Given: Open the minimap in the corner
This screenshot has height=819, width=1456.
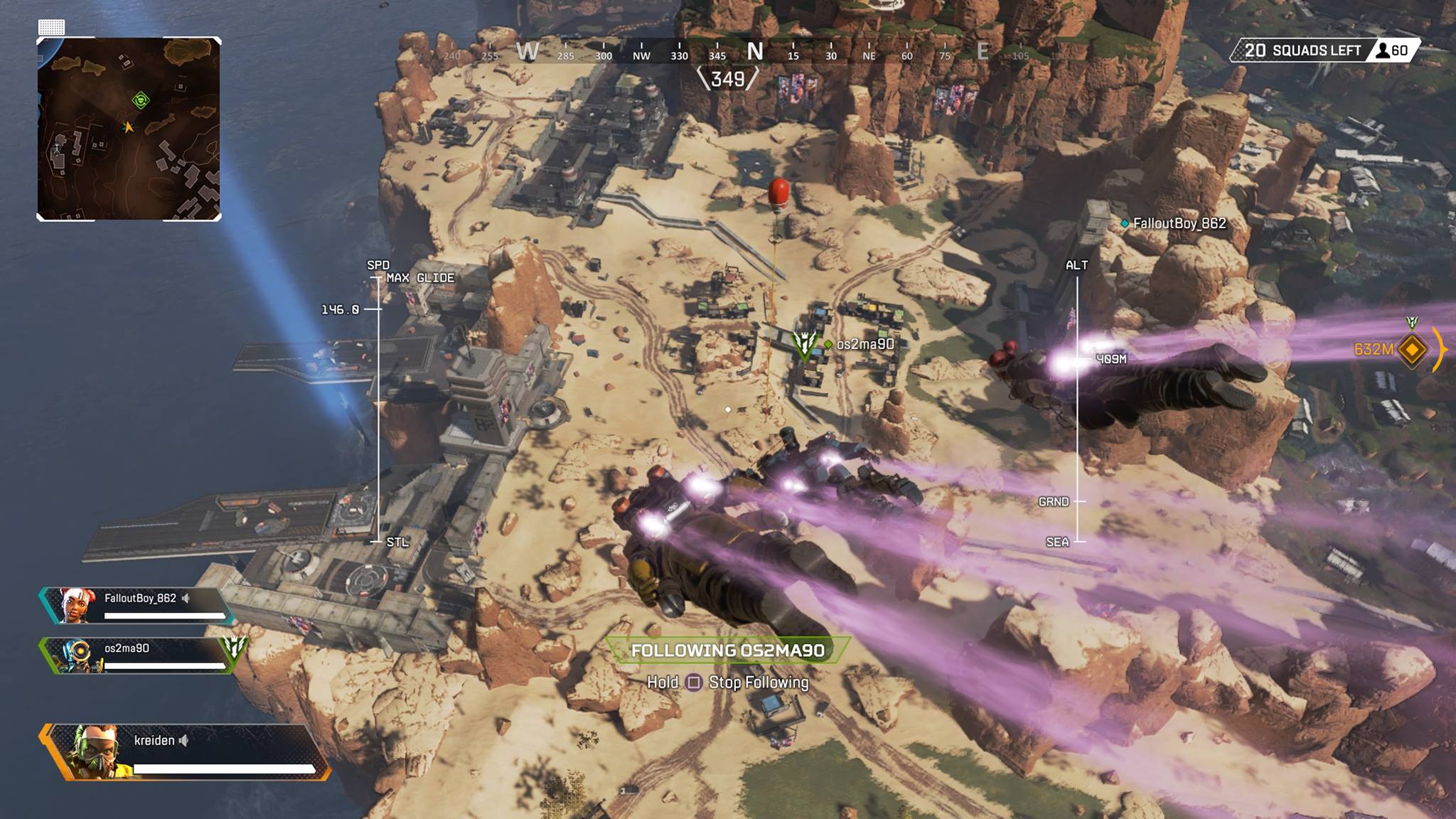Looking at the screenshot, I should click(x=129, y=129).
